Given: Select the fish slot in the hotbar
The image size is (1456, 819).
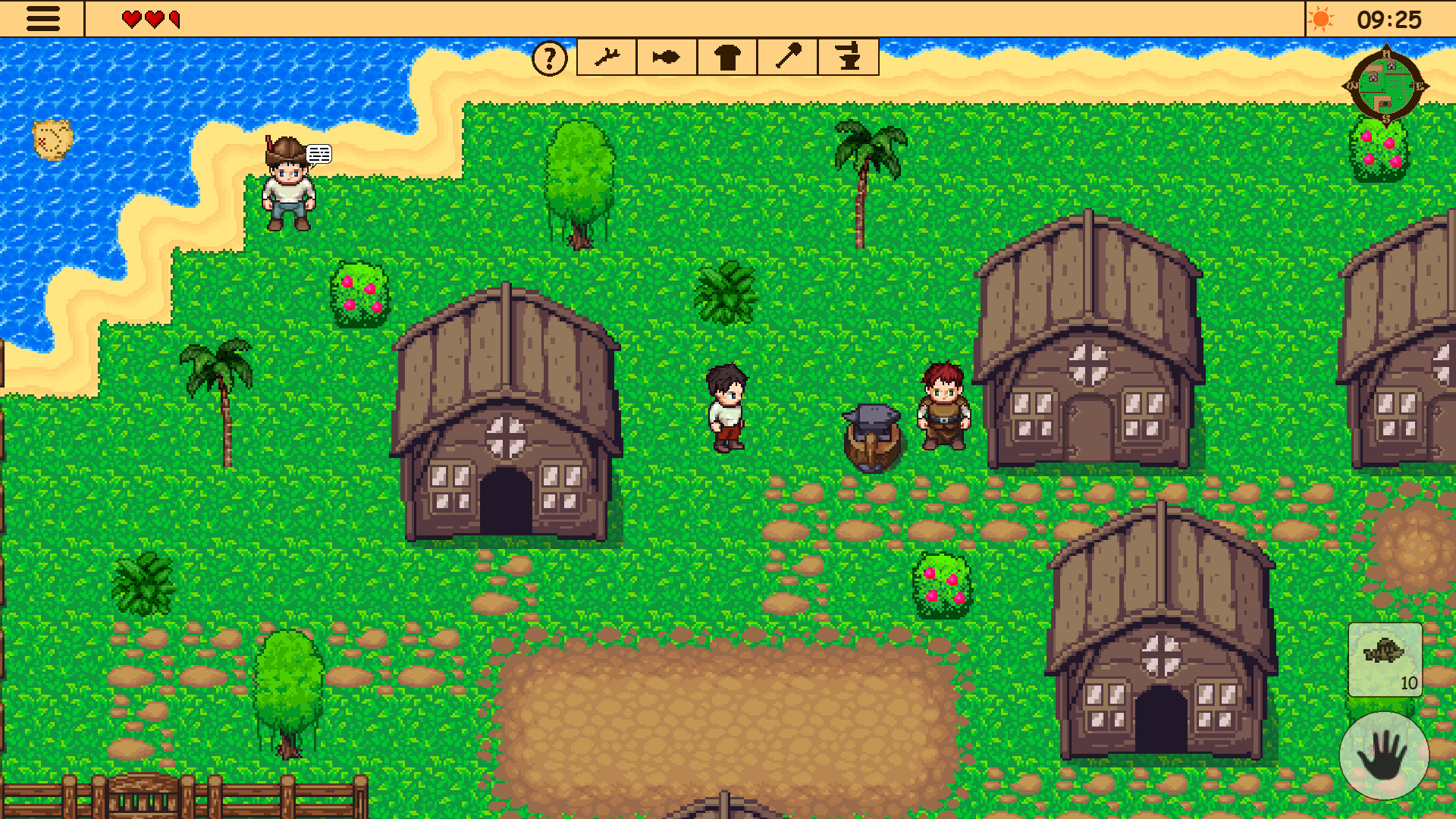Looking at the screenshot, I should coord(665,57).
